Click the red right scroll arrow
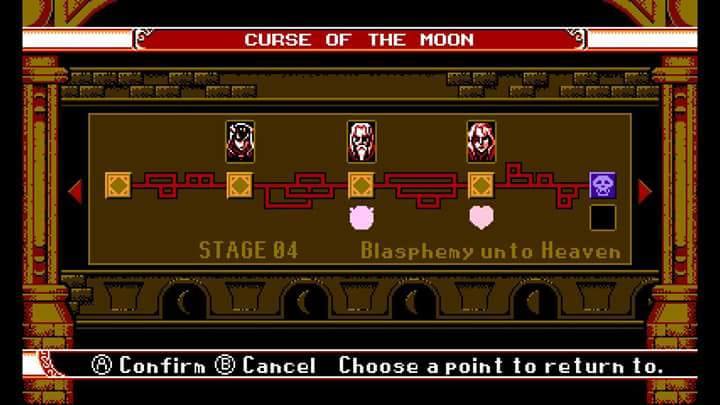 coord(644,190)
